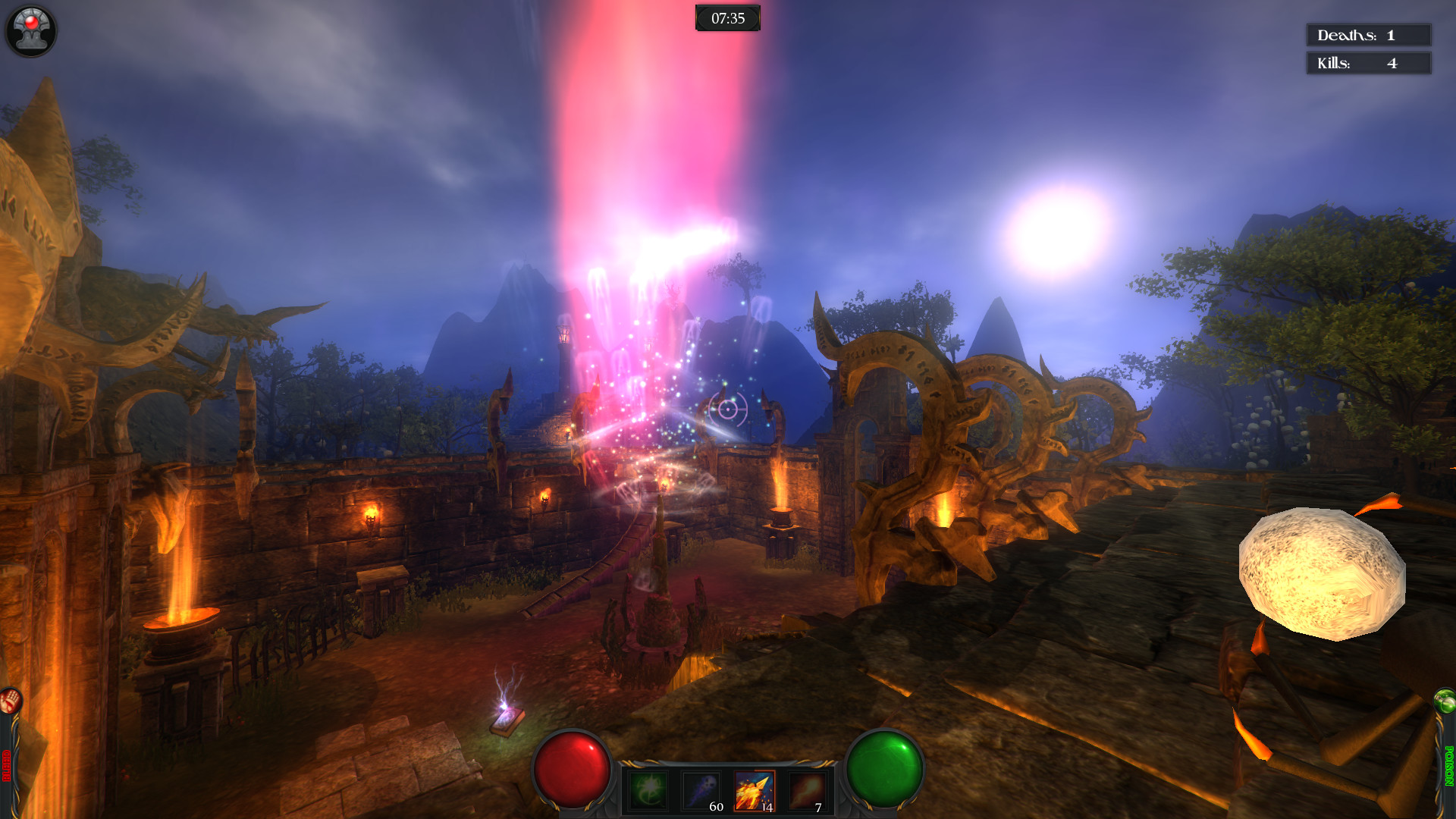The image size is (1456, 819).
Task: Open the character emblem in top-left corner
Action: [x=30, y=30]
